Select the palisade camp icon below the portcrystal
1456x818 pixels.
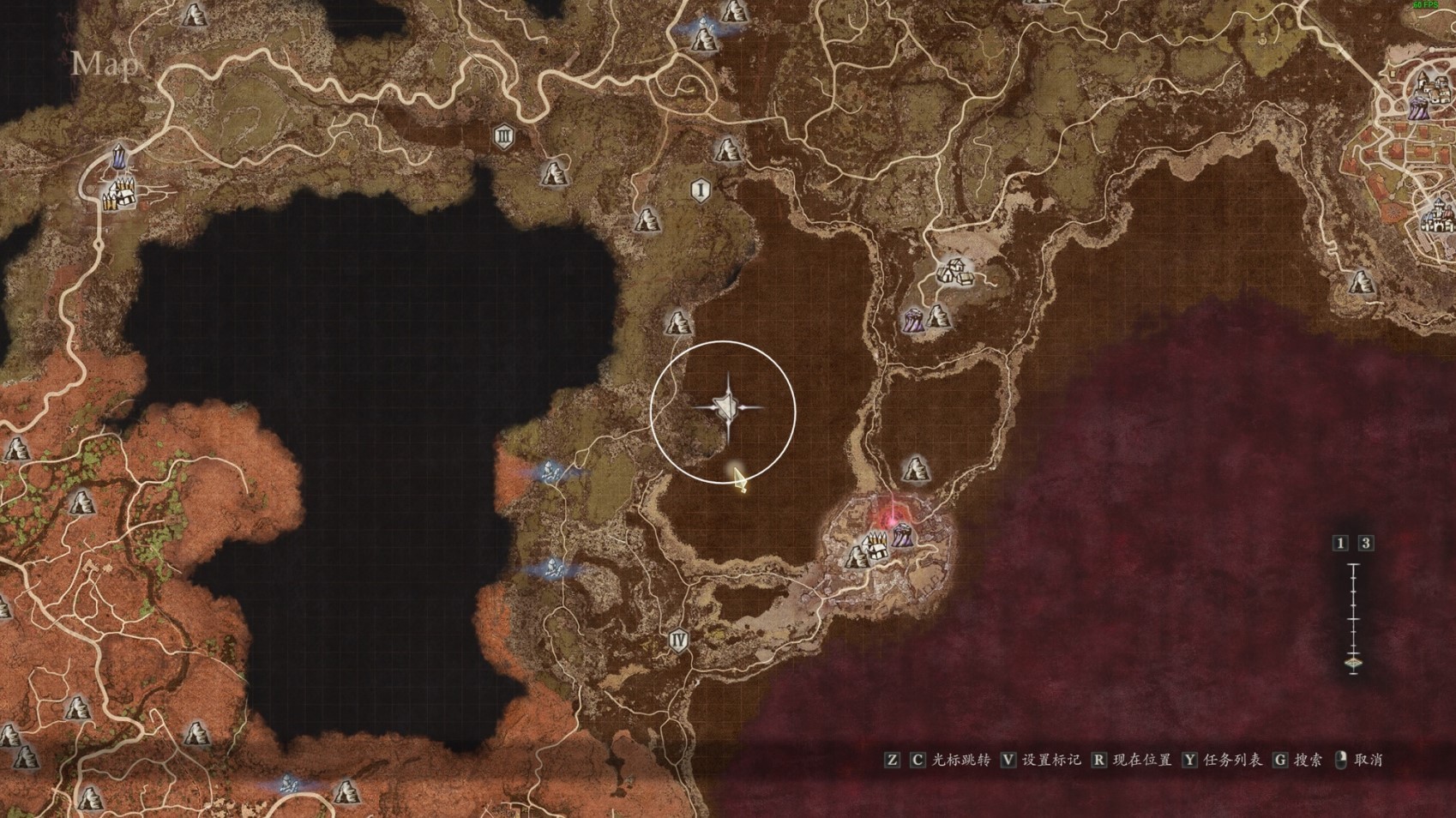tap(120, 195)
